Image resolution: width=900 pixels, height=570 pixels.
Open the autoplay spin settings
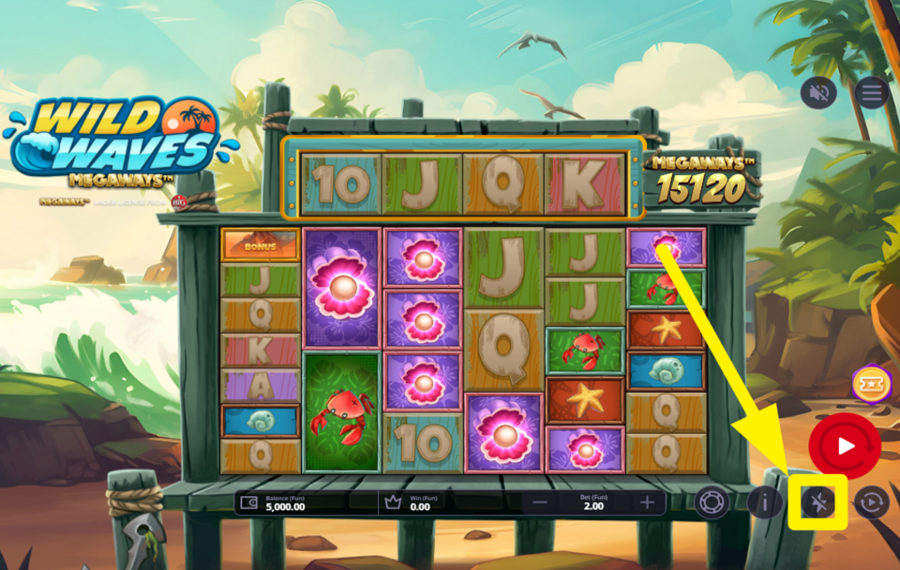point(871,502)
